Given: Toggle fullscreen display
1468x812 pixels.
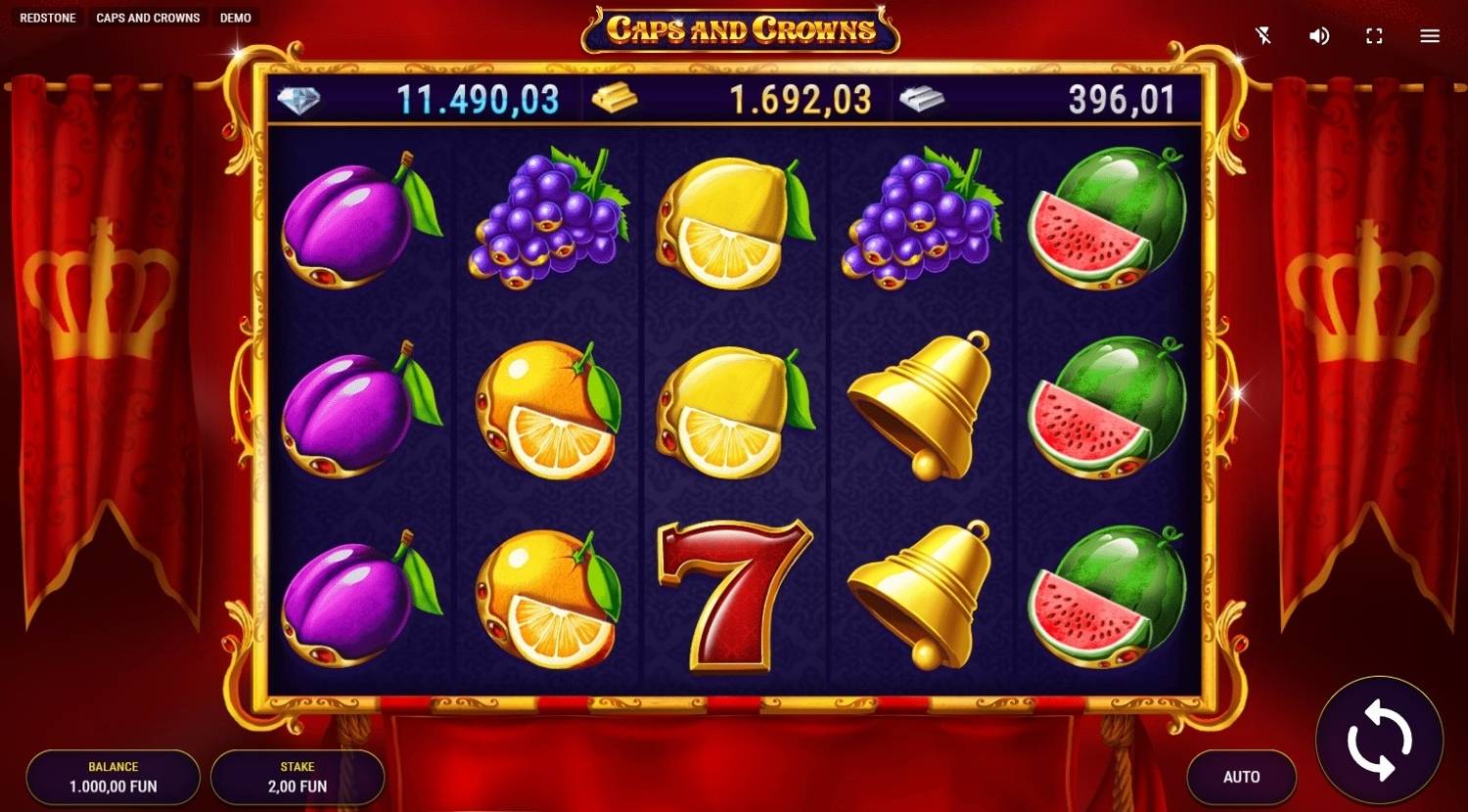Looking at the screenshot, I should 1373,35.
